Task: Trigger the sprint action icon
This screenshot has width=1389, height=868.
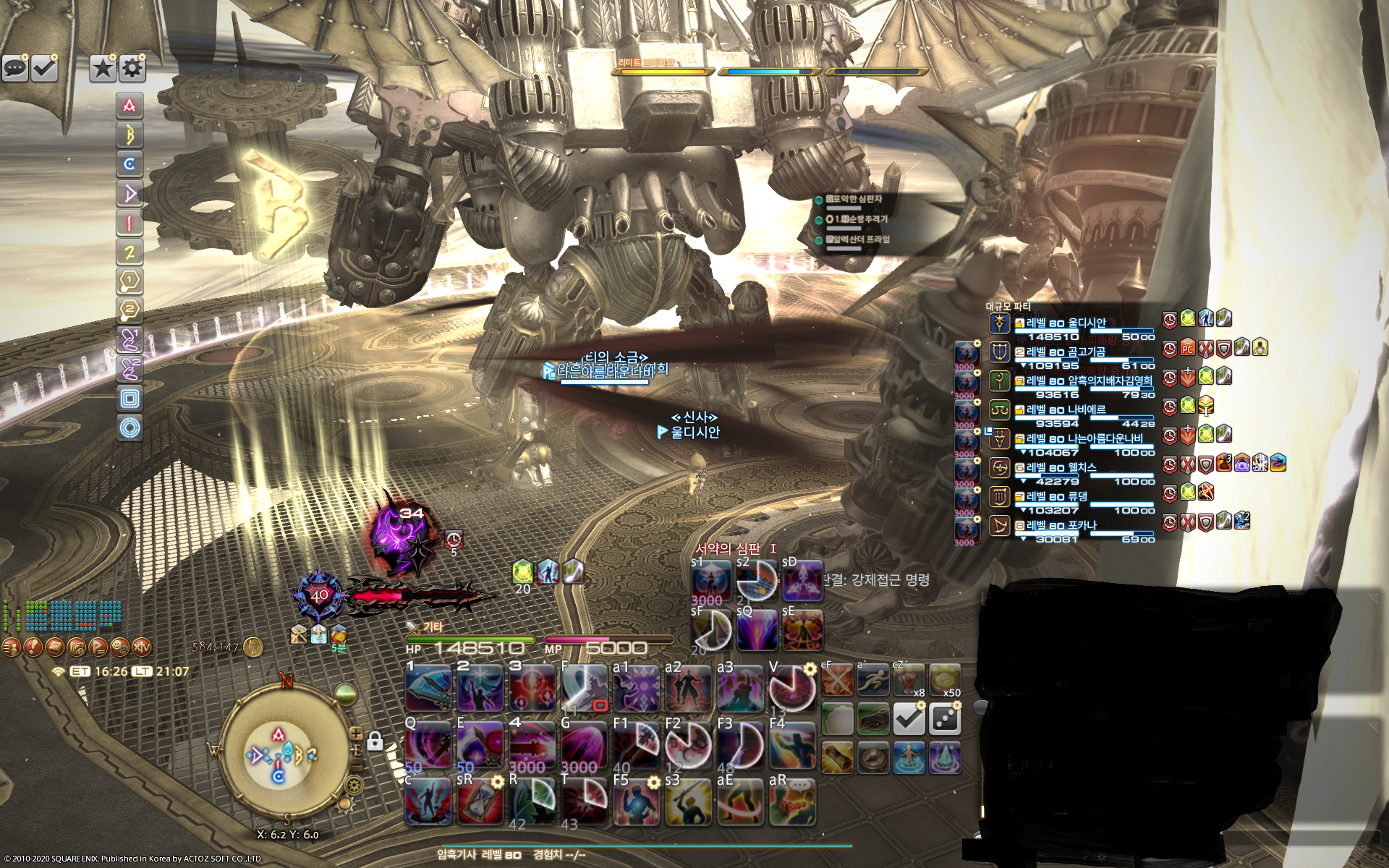Action: tap(872, 681)
